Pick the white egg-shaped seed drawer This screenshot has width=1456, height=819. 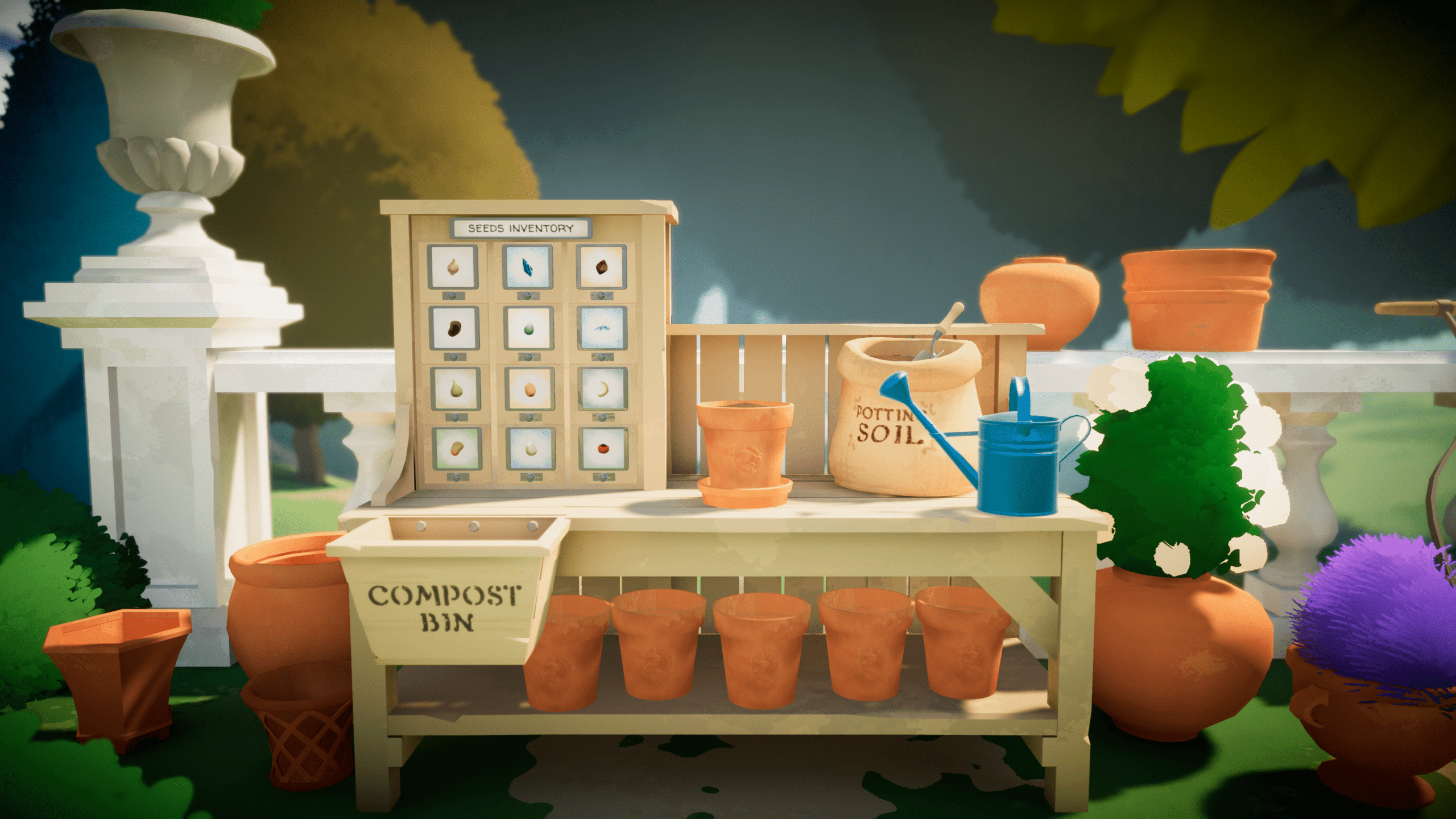tap(531, 449)
